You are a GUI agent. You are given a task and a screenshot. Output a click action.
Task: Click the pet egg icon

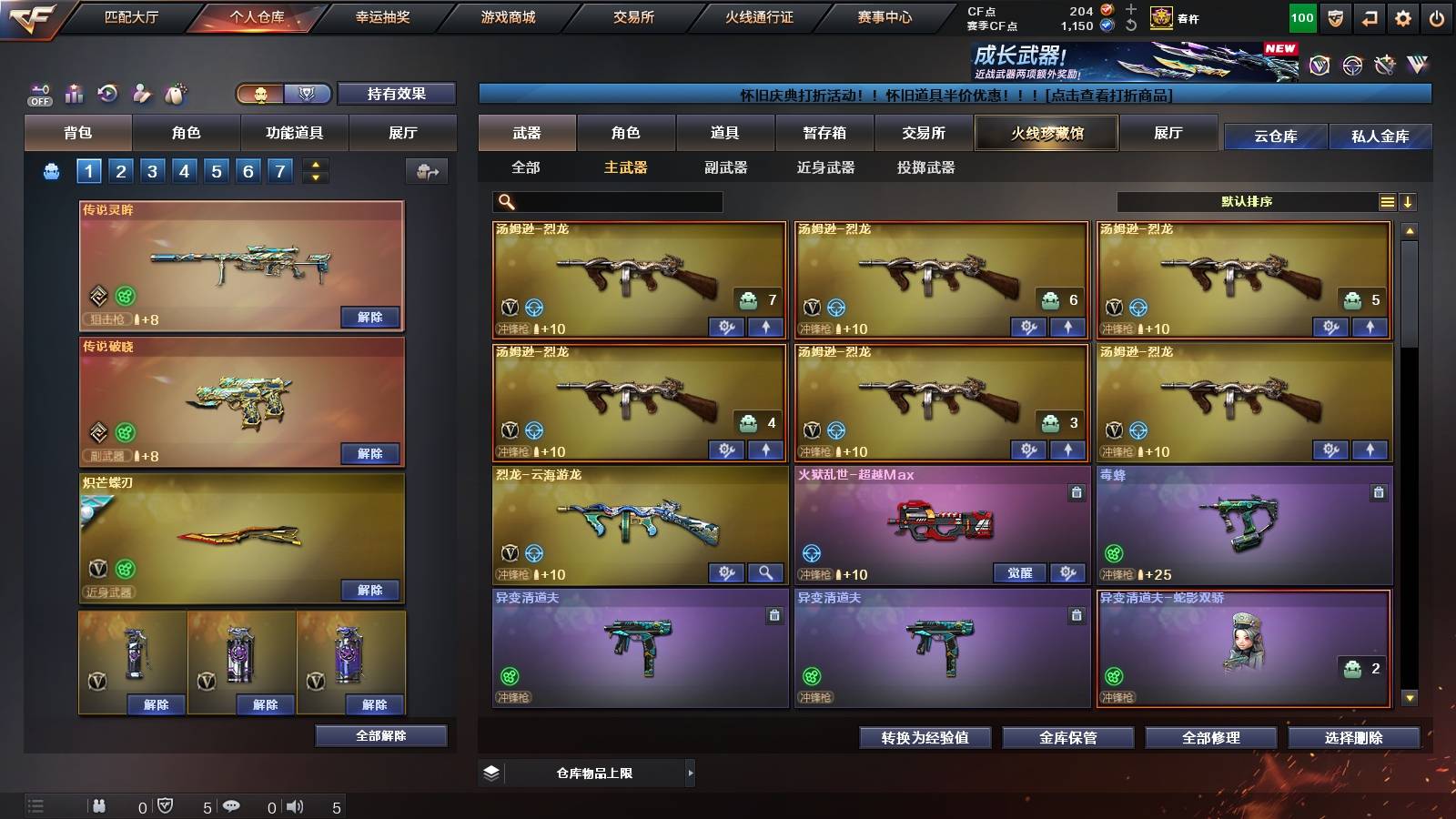(176, 91)
